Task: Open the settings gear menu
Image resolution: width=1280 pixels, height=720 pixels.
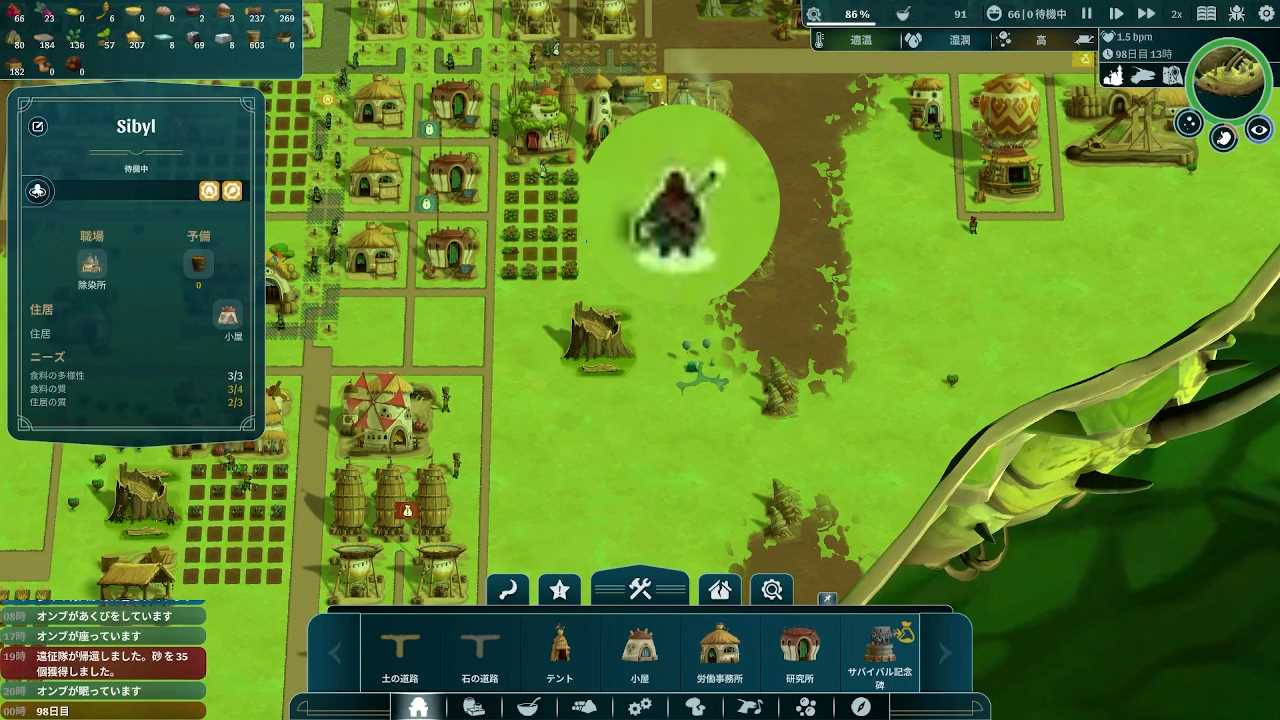Action: point(1266,14)
